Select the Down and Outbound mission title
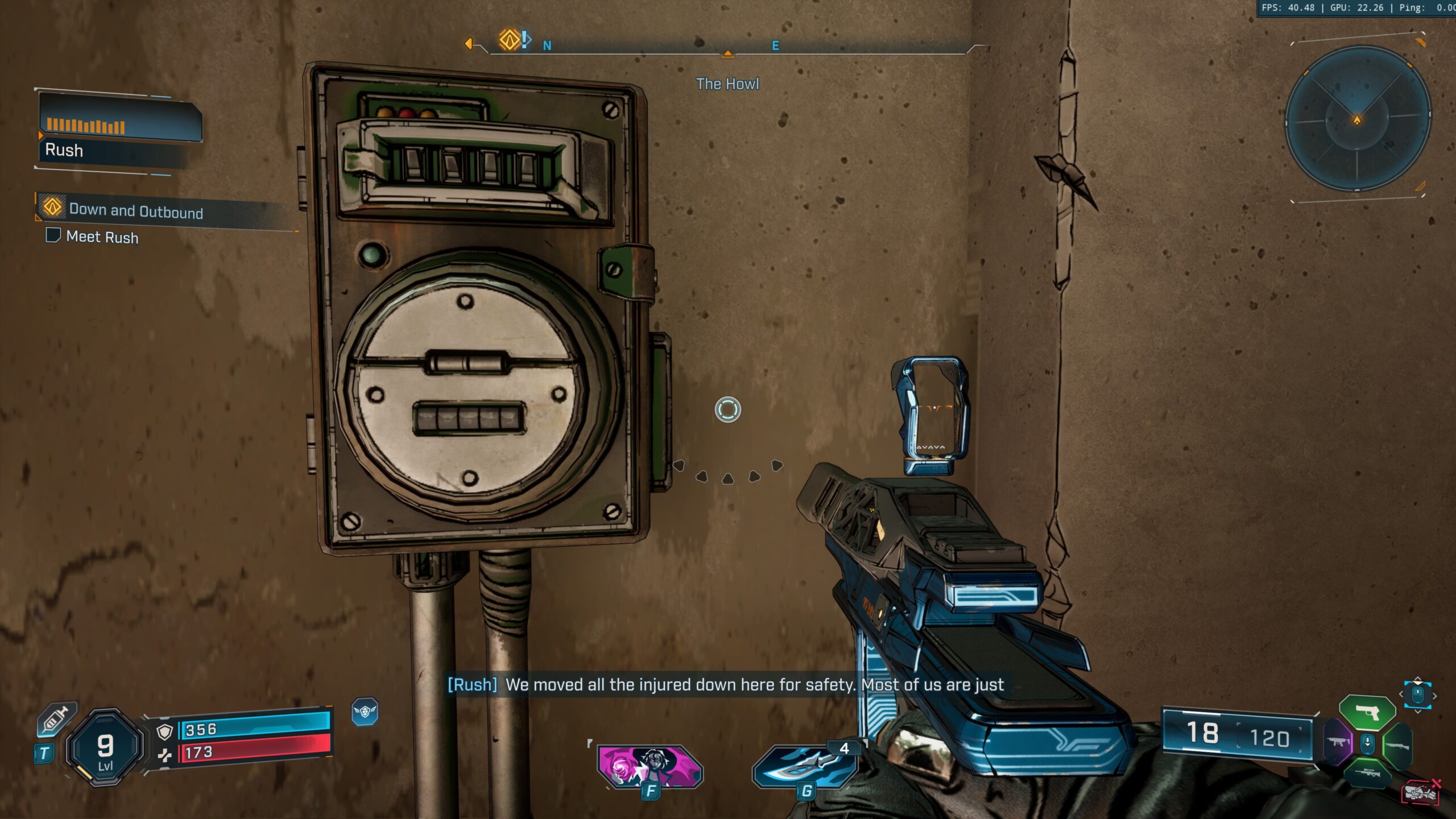Screen dimensions: 1456x819 coord(136,211)
